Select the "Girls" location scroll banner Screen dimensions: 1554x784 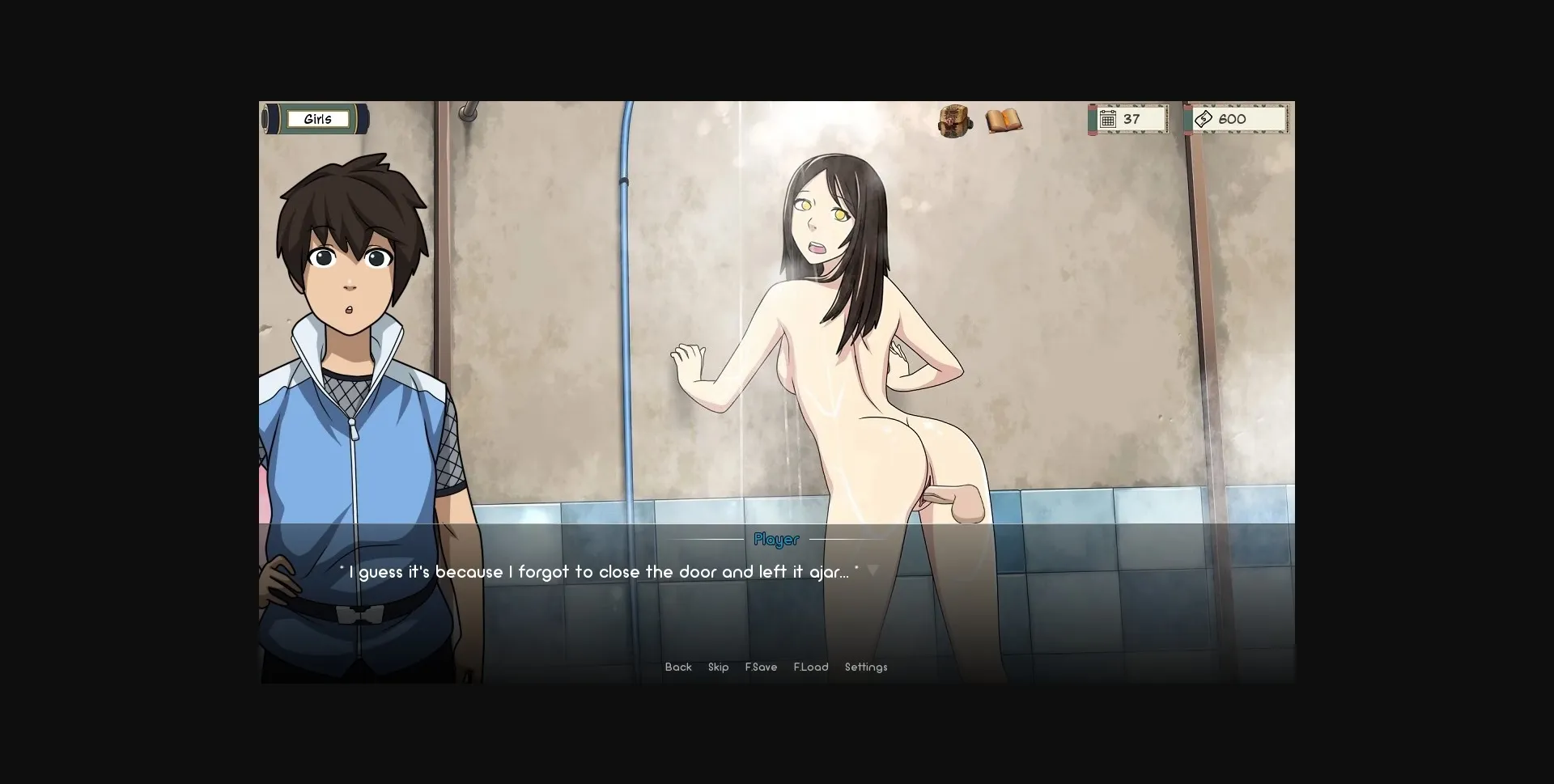coord(317,119)
